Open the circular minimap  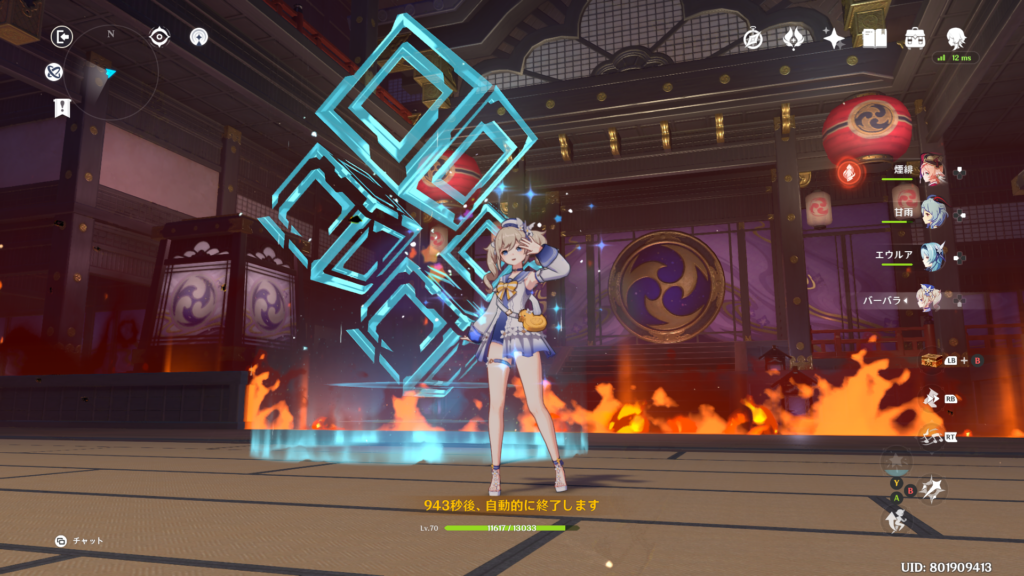click(x=110, y=72)
